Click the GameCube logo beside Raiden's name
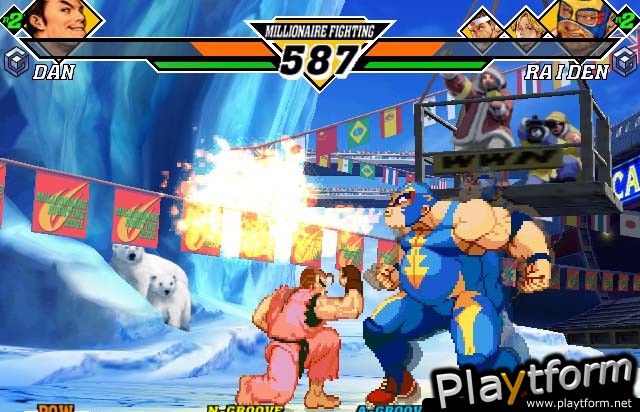Screen dimensions: 640x412 tap(625, 61)
